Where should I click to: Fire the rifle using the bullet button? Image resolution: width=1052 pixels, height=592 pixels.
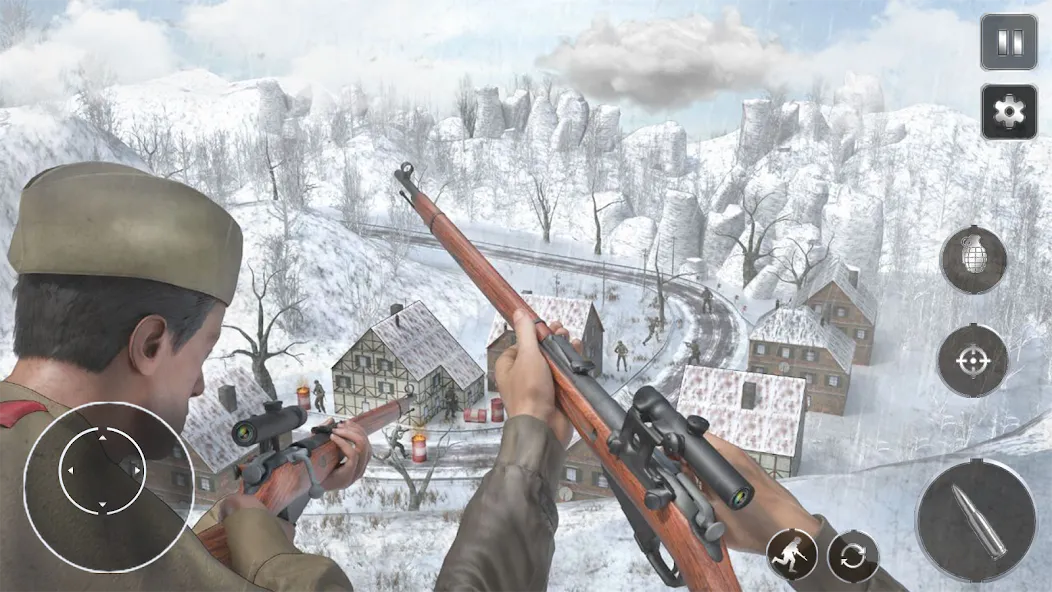(x=975, y=520)
